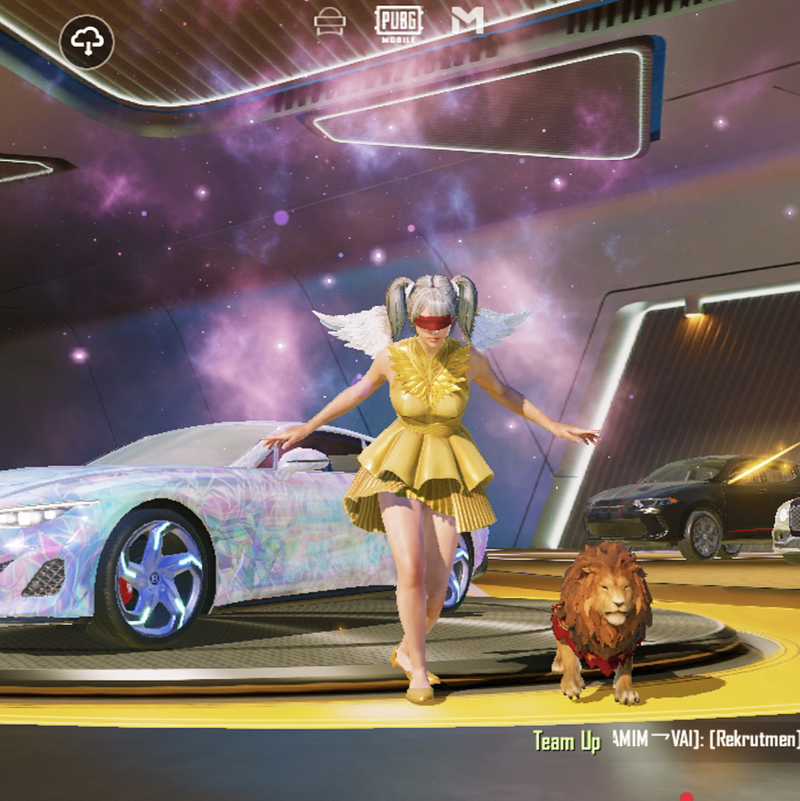Open the vehicle garage icon
Image resolution: width=800 pixels, height=801 pixels.
[x=328, y=21]
